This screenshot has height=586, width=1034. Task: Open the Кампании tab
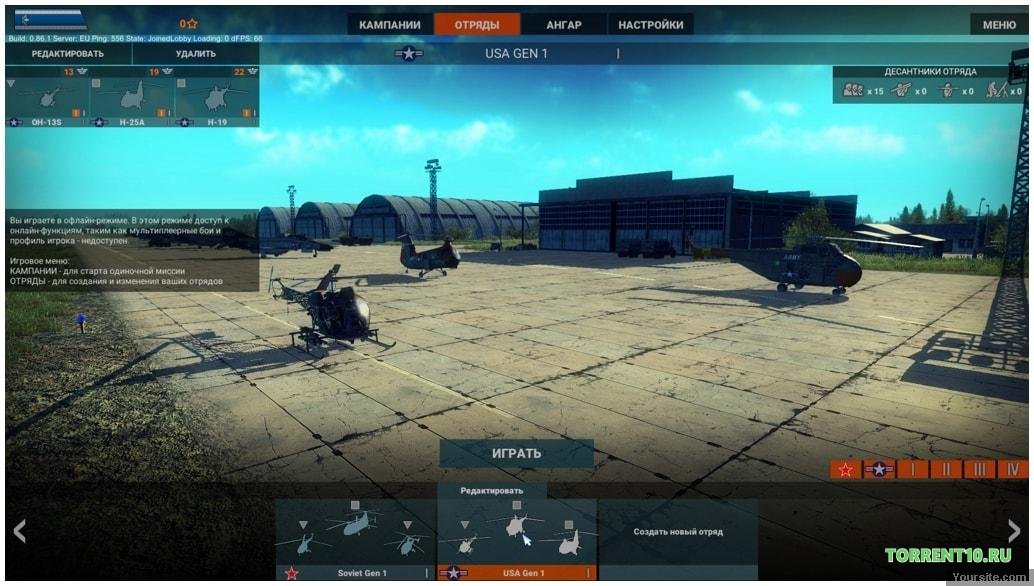[390, 25]
